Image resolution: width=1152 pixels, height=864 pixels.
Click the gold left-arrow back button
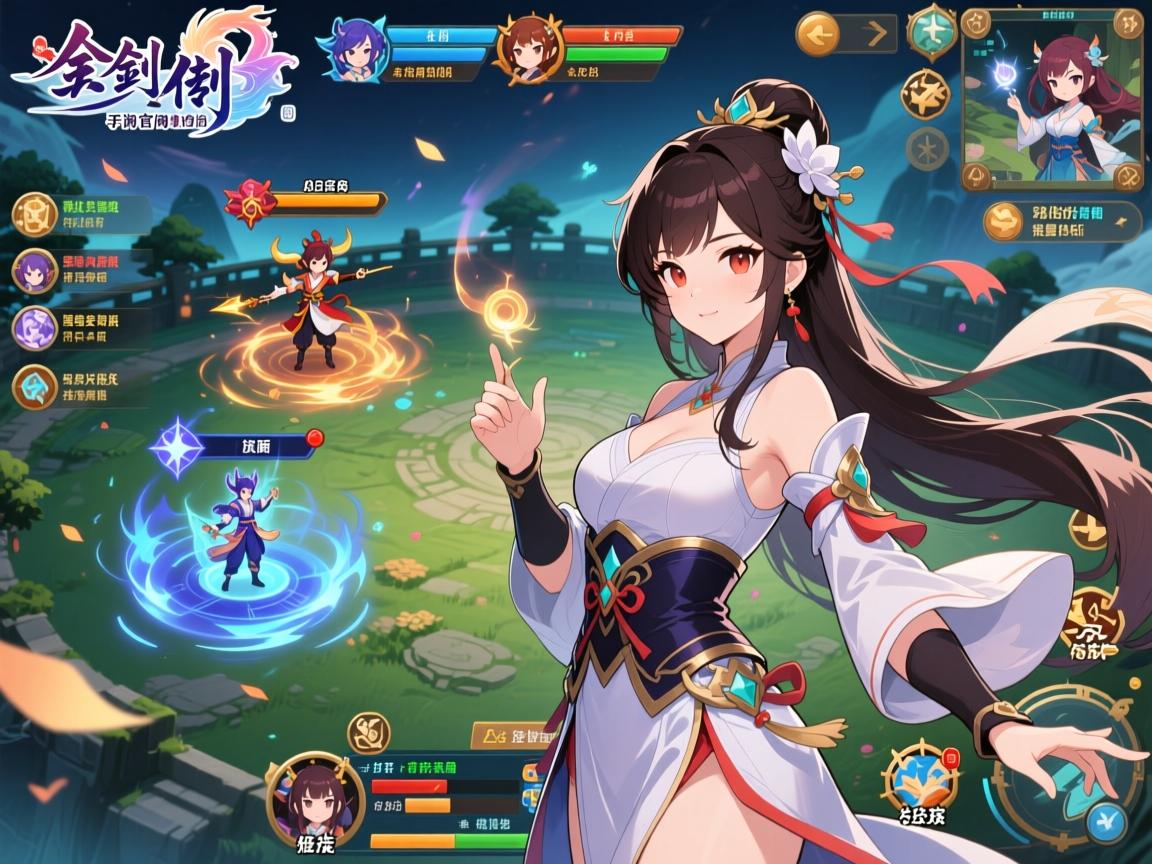pos(817,35)
